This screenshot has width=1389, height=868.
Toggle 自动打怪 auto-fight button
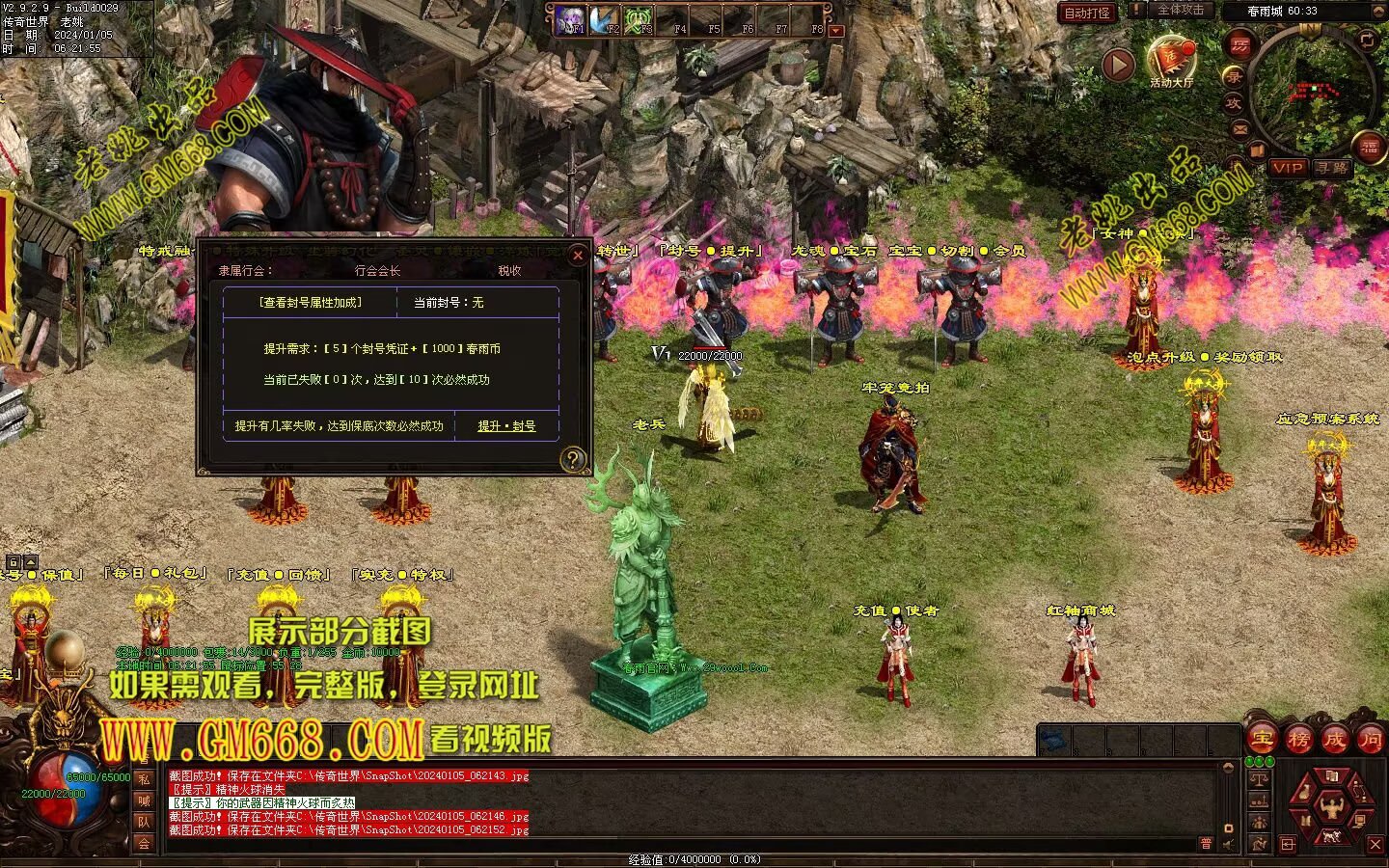pyautogui.click(x=1087, y=13)
